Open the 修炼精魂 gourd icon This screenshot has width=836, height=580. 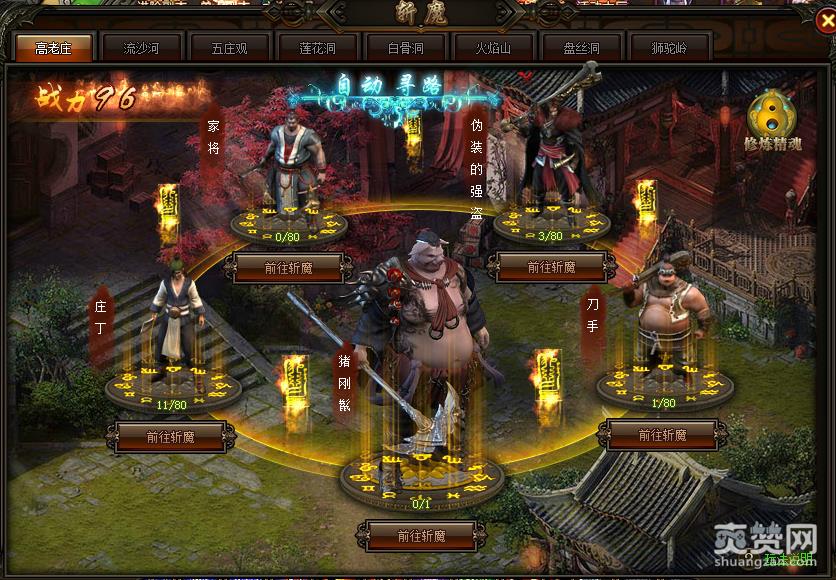(773, 122)
